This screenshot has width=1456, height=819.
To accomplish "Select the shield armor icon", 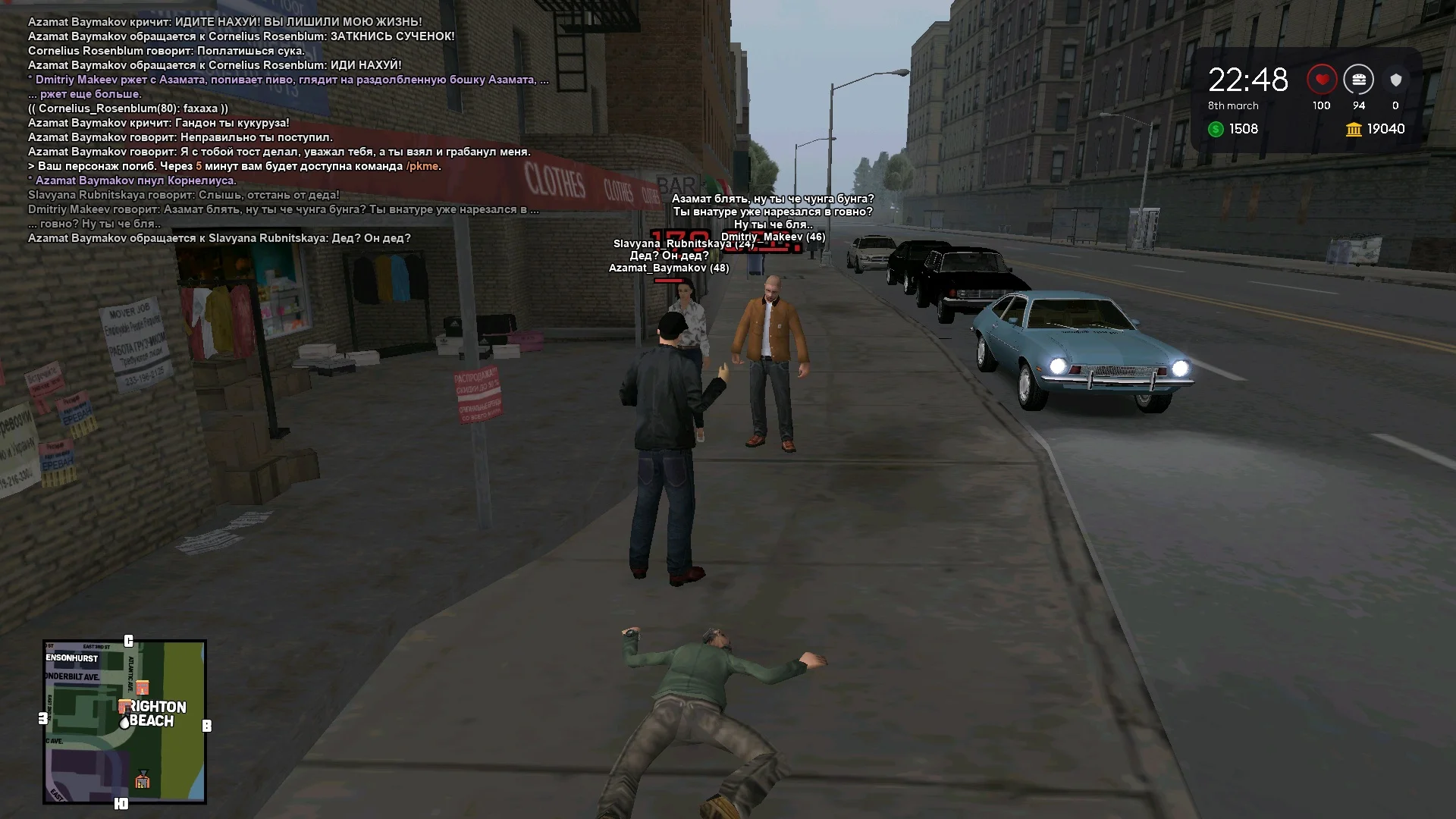I will click(x=1395, y=80).
